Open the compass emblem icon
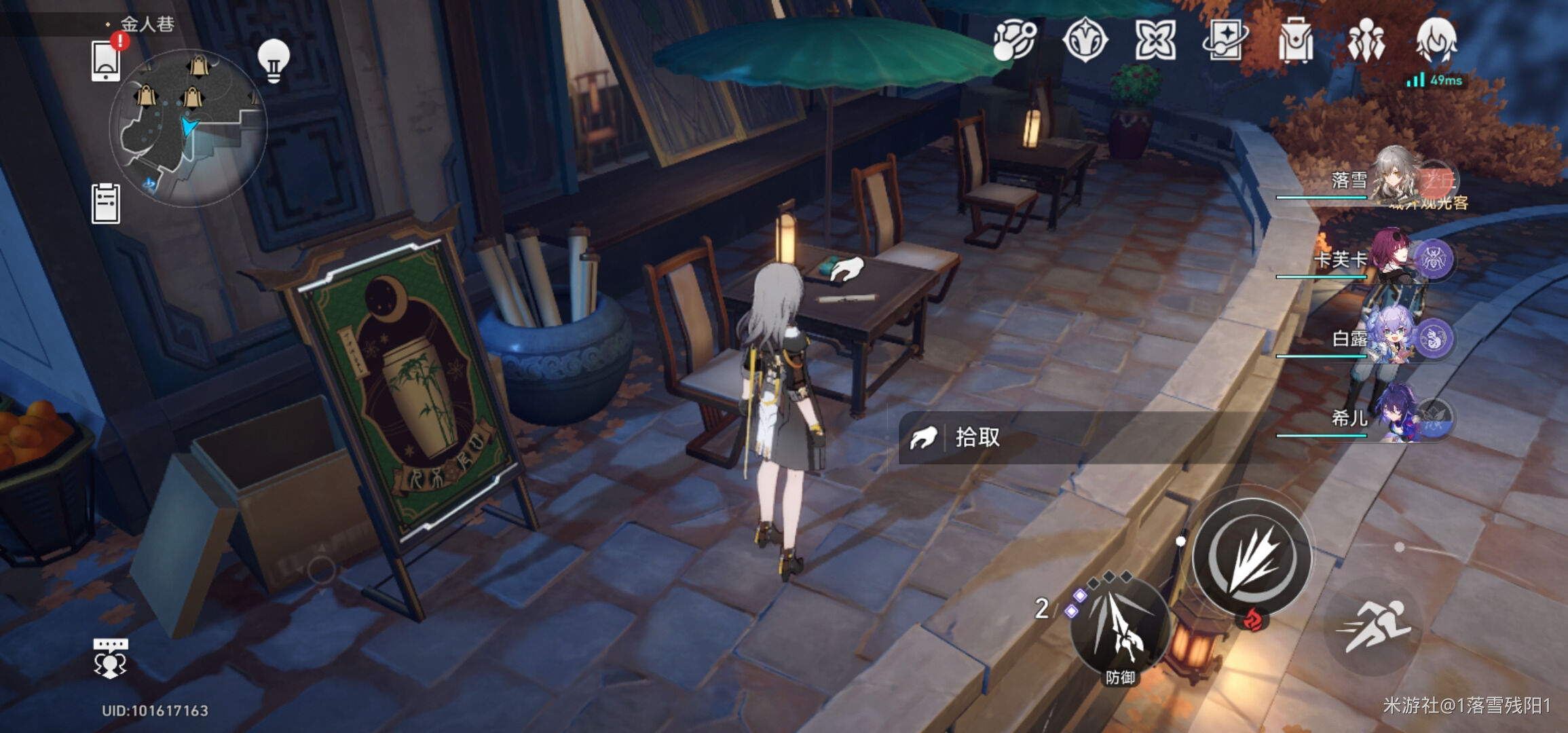The width and height of the screenshot is (1568, 733). click(x=1085, y=41)
